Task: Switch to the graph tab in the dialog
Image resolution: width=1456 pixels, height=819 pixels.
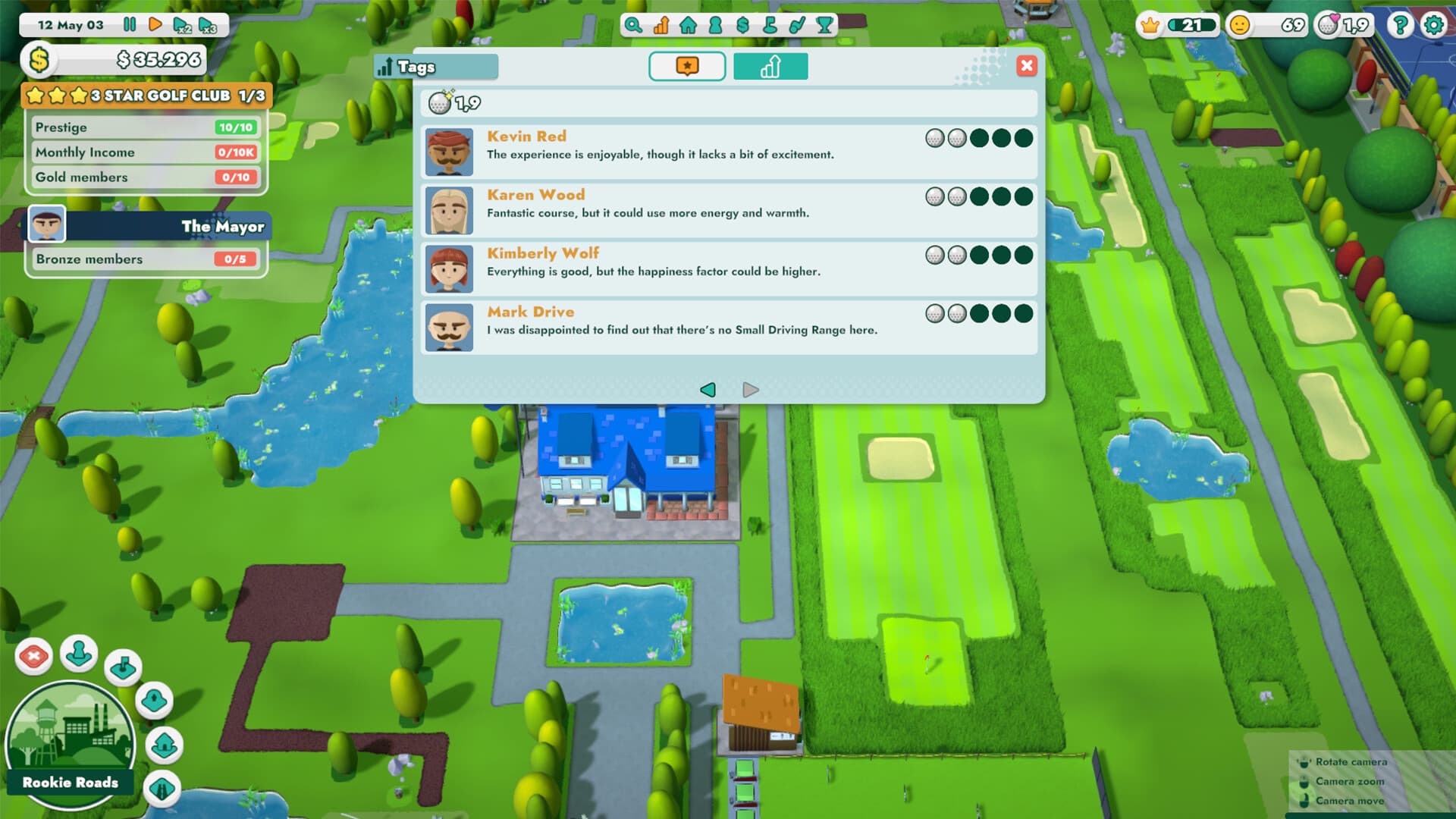Action: [770, 67]
